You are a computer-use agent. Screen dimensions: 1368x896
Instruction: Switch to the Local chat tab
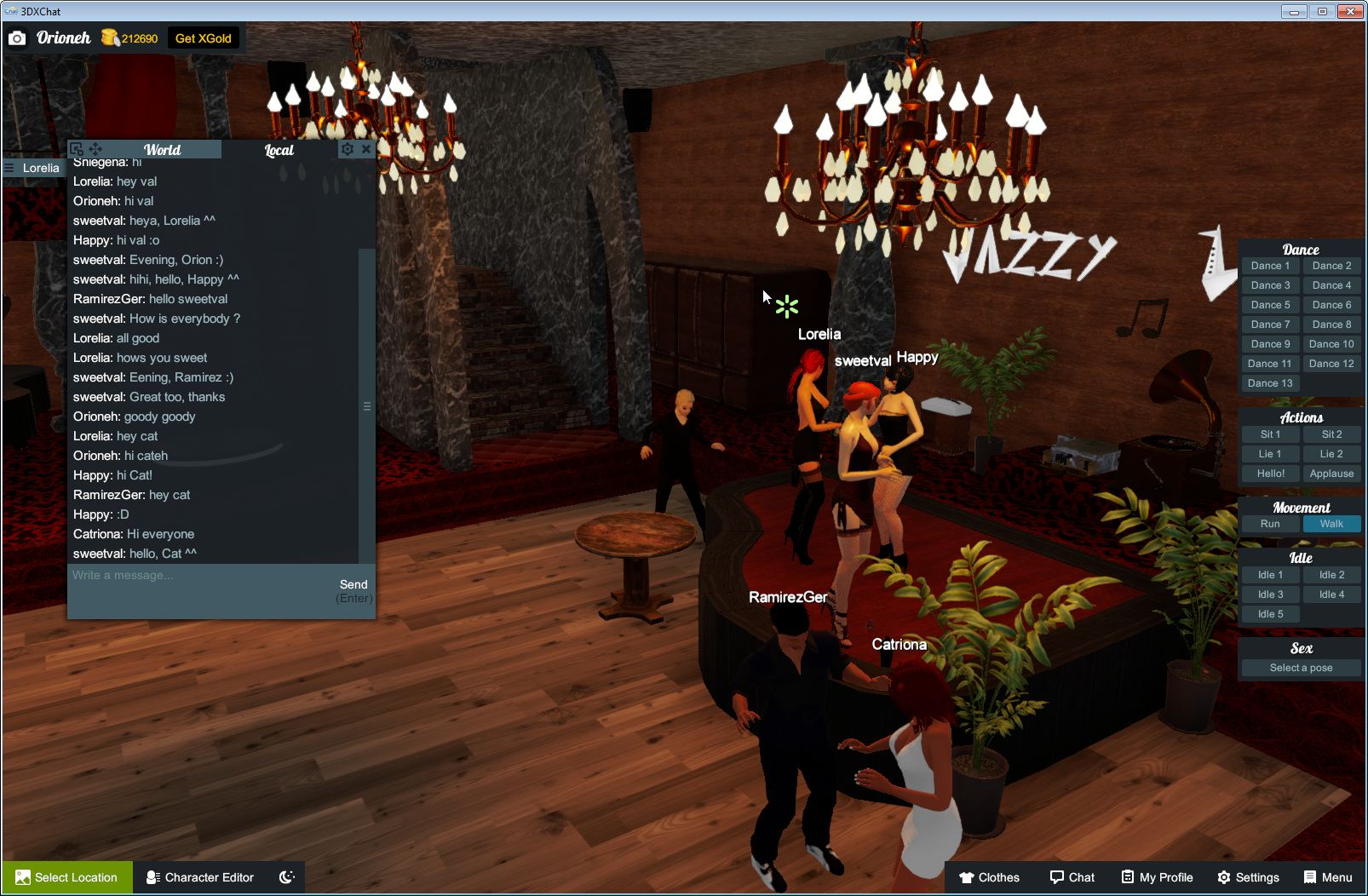click(279, 149)
